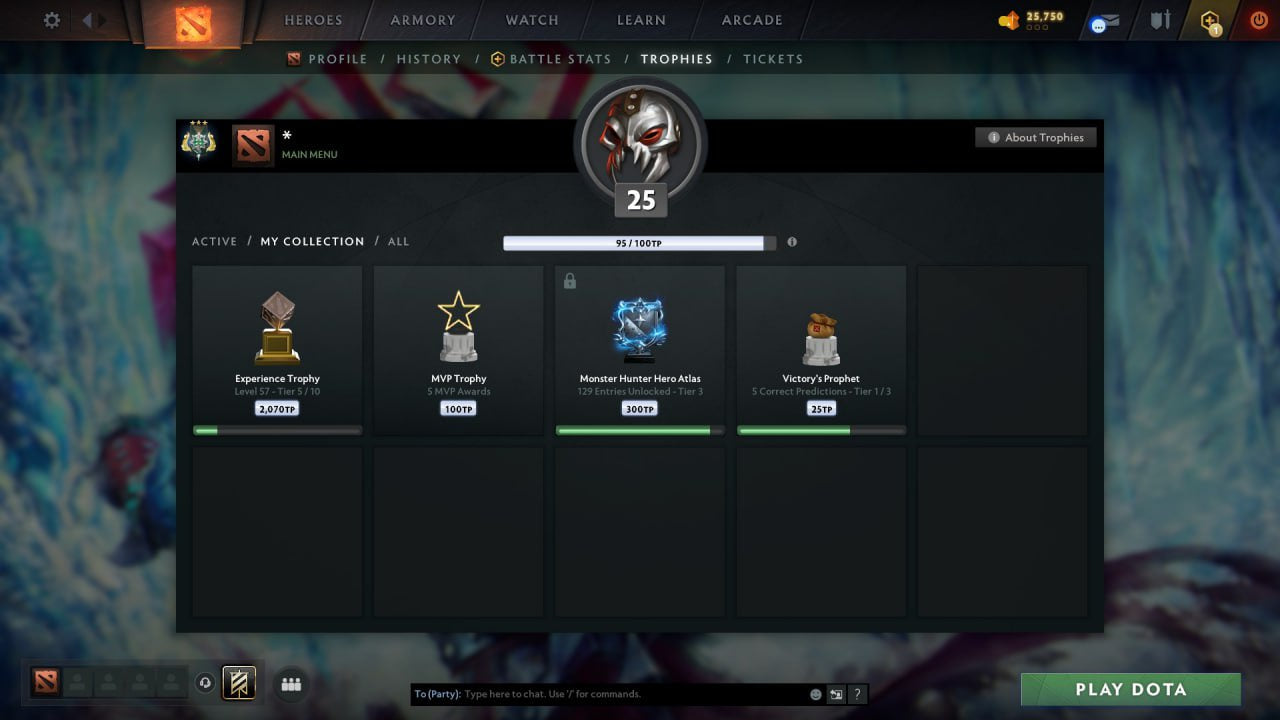Click the 95/100TP progress bar
1280x720 pixels.
click(640, 242)
